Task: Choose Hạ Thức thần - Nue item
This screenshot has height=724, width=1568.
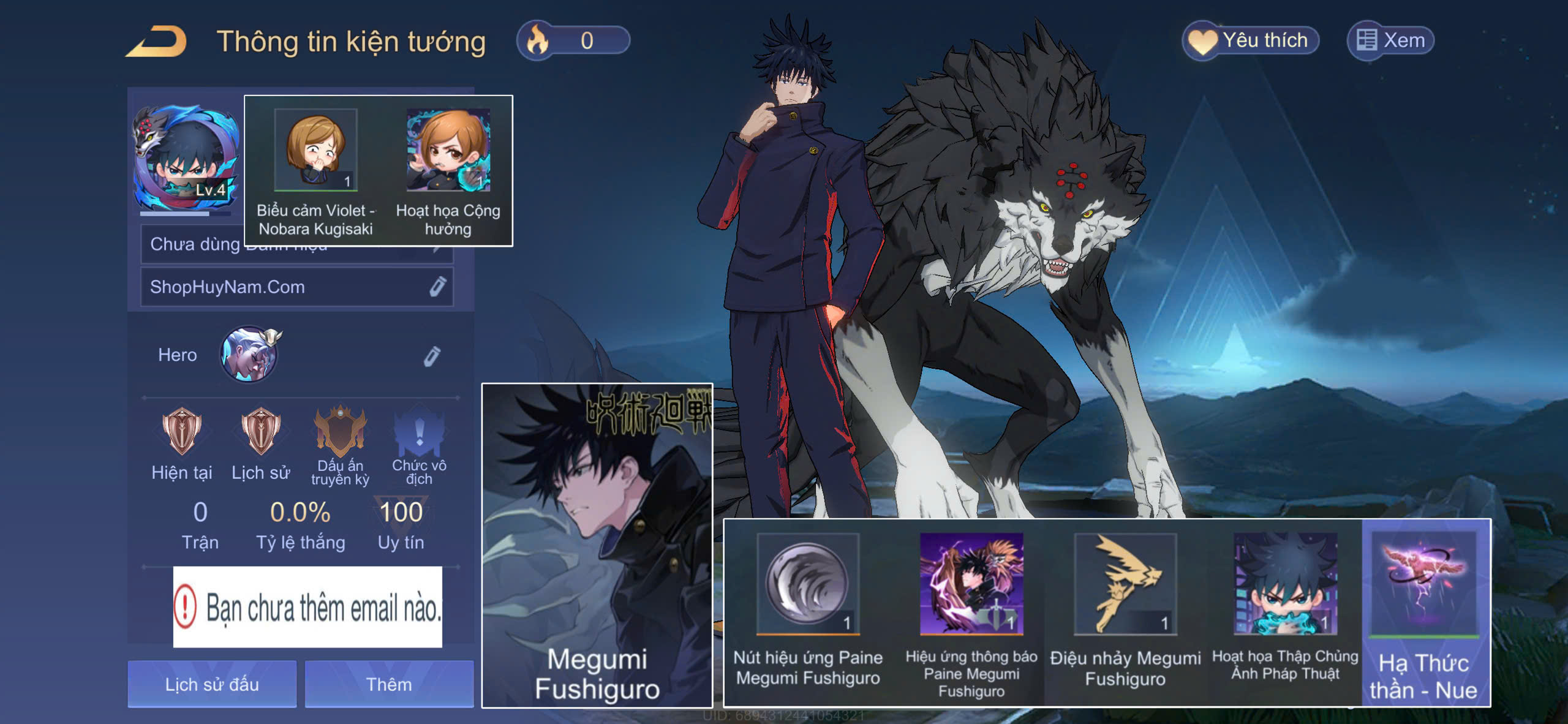Action: point(1424,584)
